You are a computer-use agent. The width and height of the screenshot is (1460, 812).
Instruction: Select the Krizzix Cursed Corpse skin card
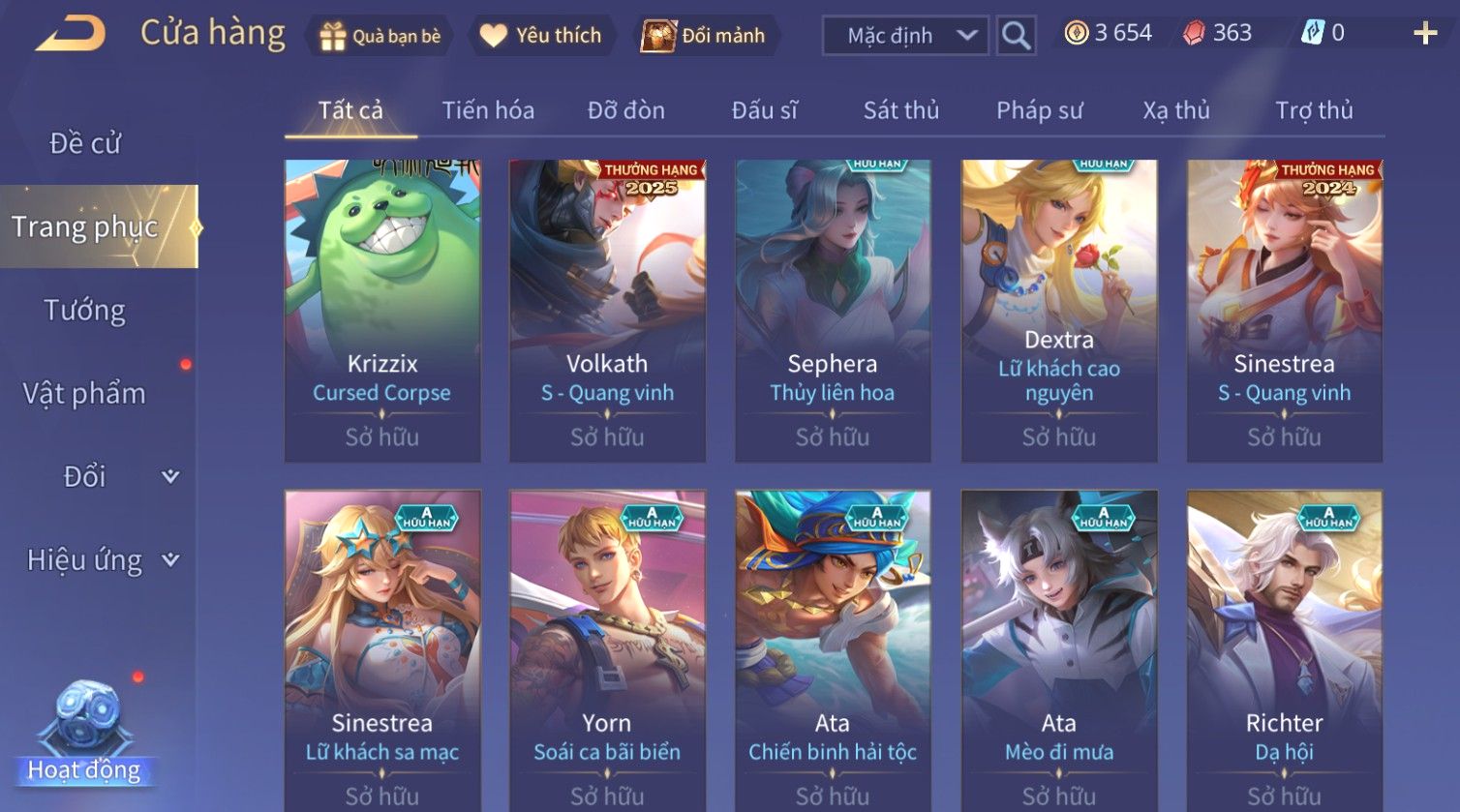pos(382,310)
